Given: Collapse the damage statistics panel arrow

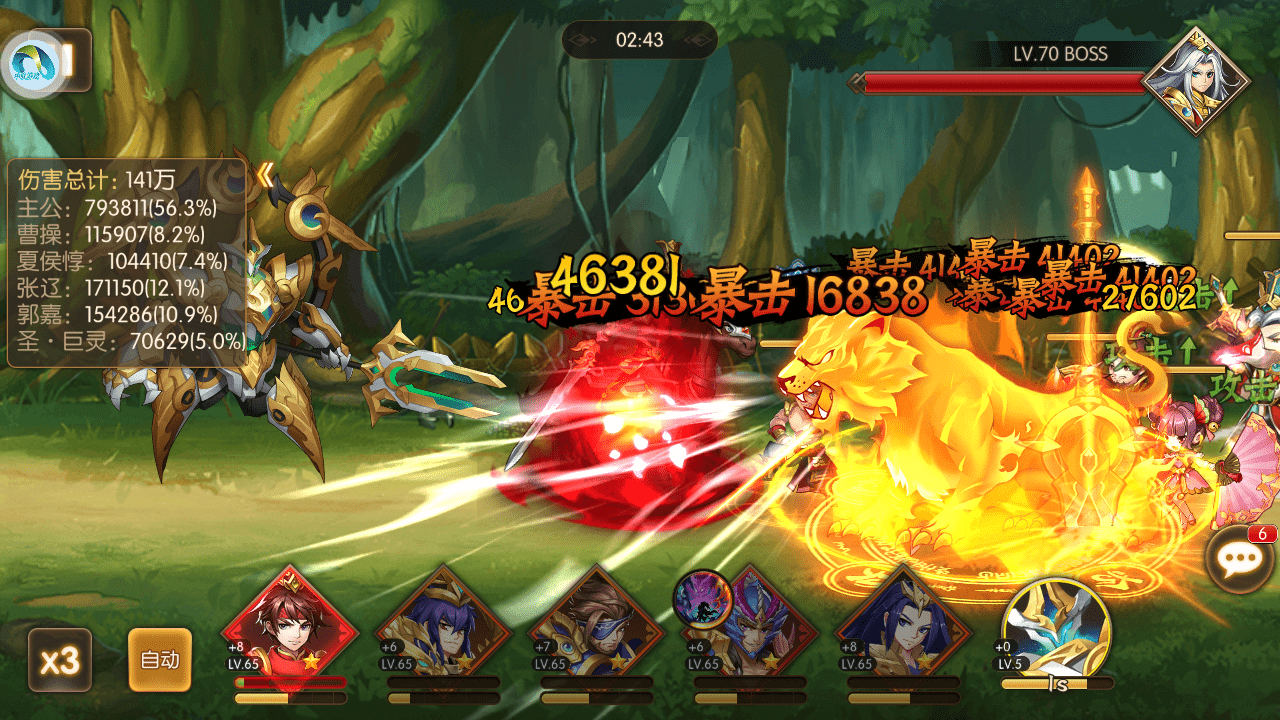Looking at the screenshot, I should 264,176.
